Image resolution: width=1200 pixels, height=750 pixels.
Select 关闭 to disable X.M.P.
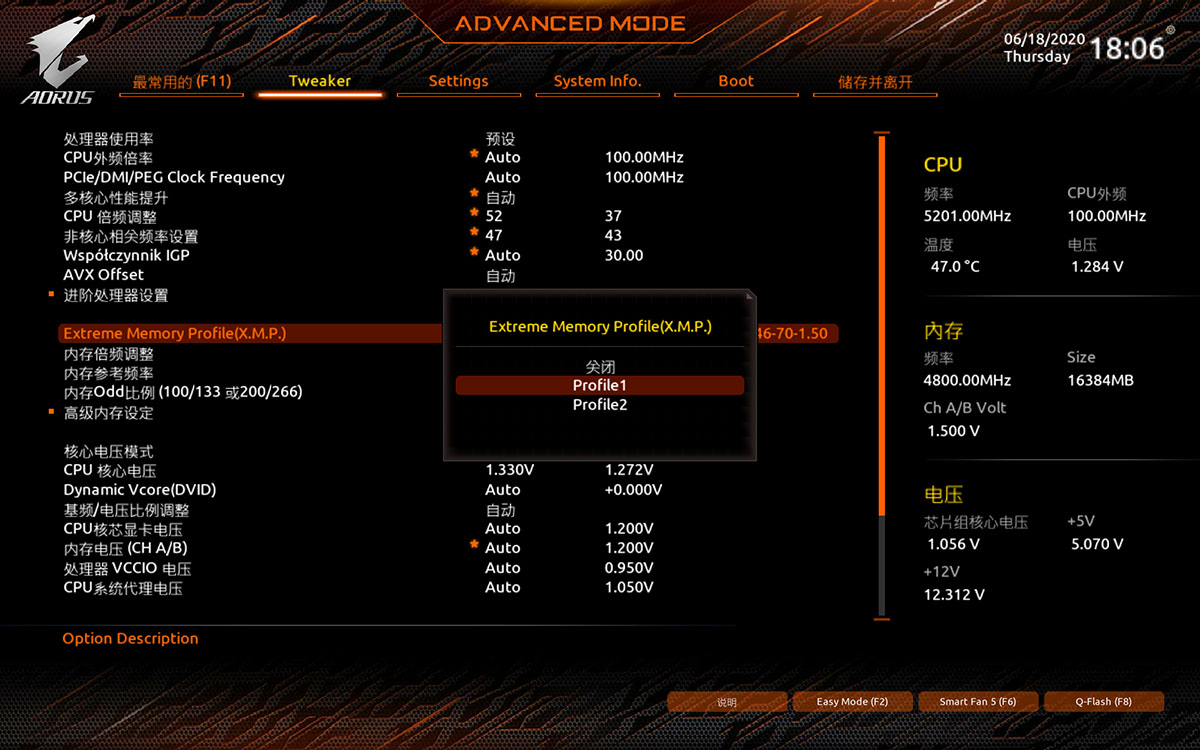599,367
